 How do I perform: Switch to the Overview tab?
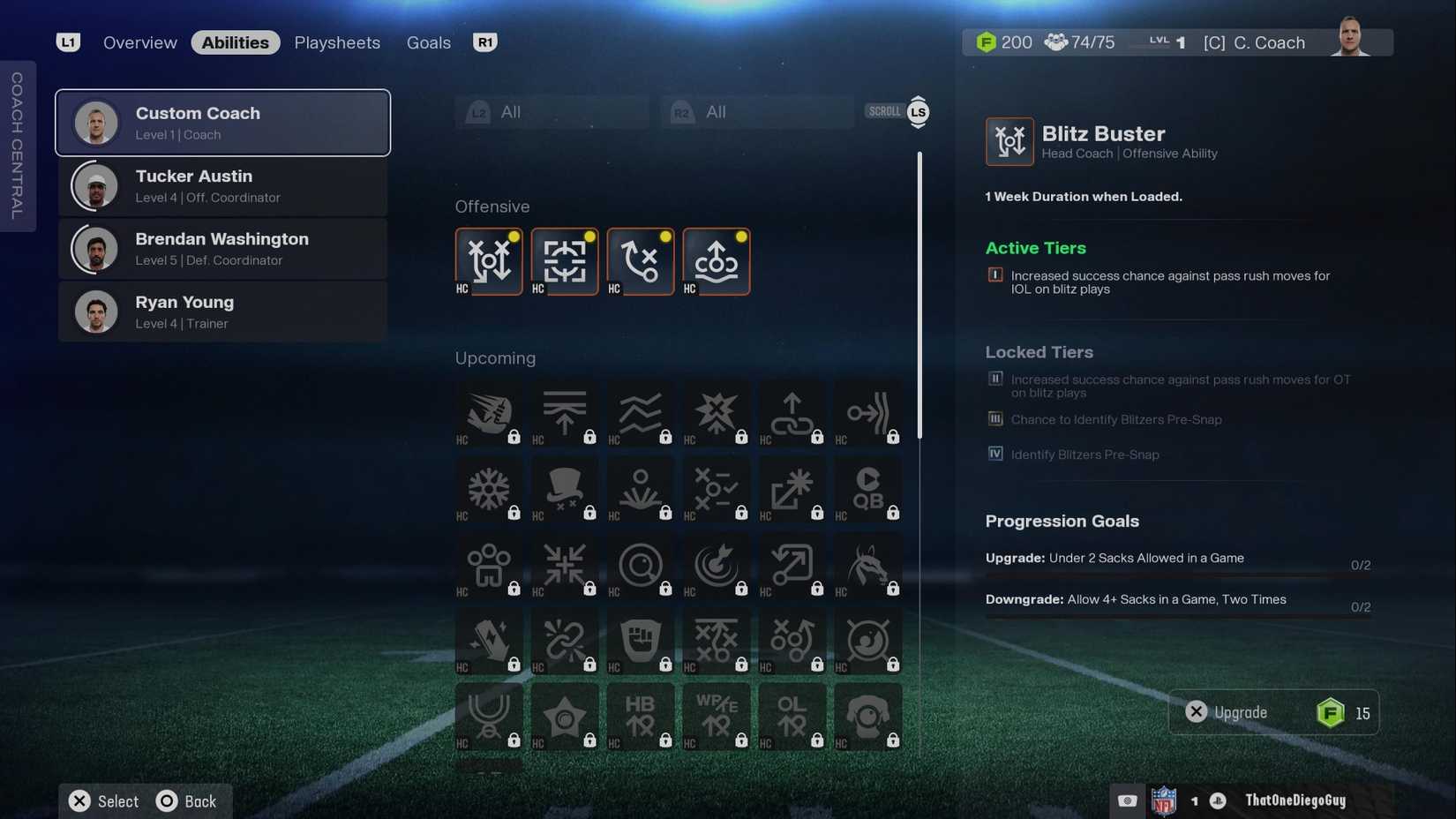(139, 41)
